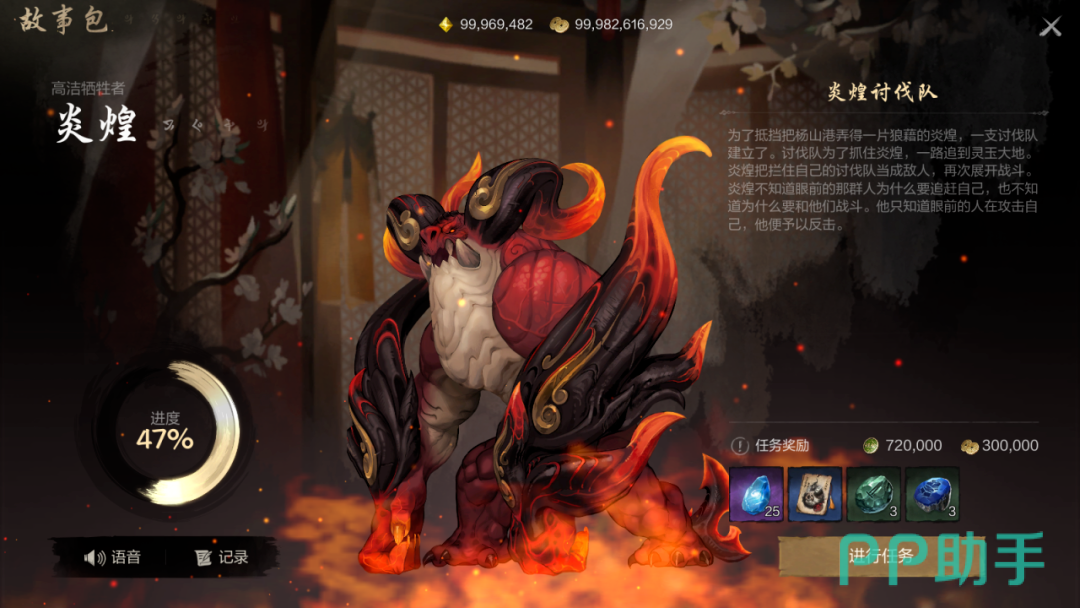Image resolution: width=1080 pixels, height=608 pixels.
Task: Start the mission with 进行任务
Action: point(878,557)
